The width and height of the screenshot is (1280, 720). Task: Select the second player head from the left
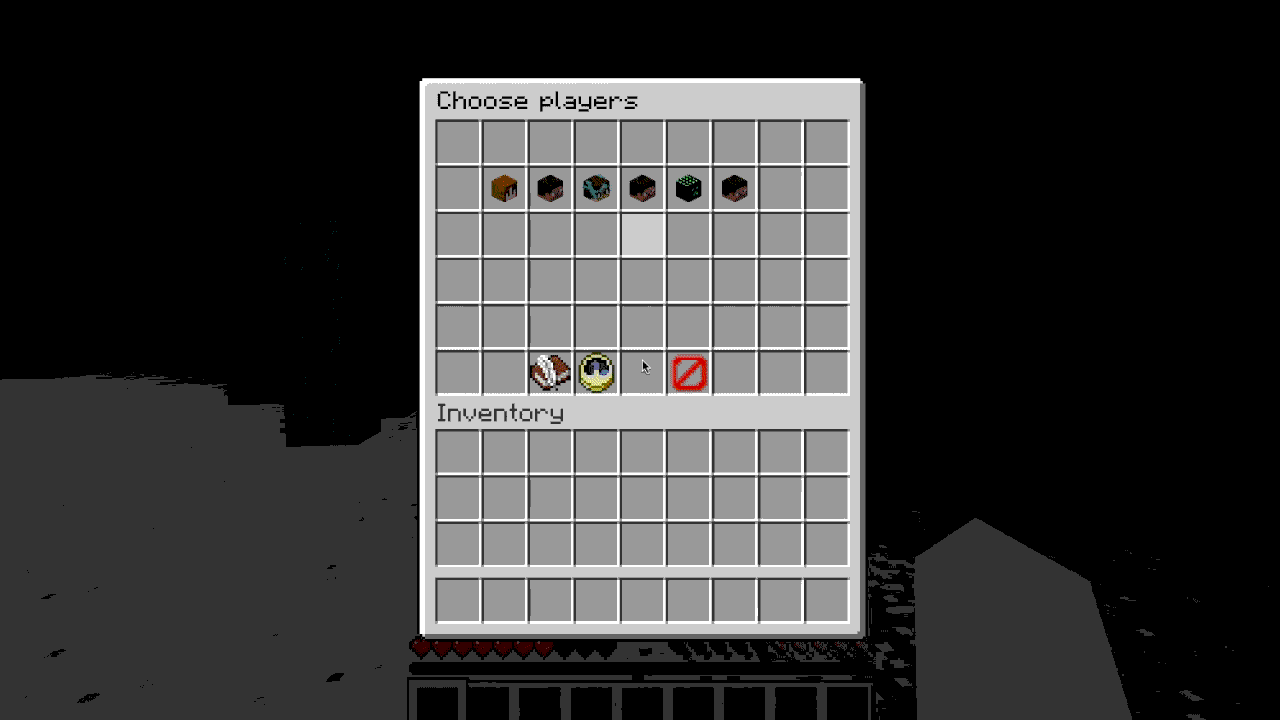[549, 188]
